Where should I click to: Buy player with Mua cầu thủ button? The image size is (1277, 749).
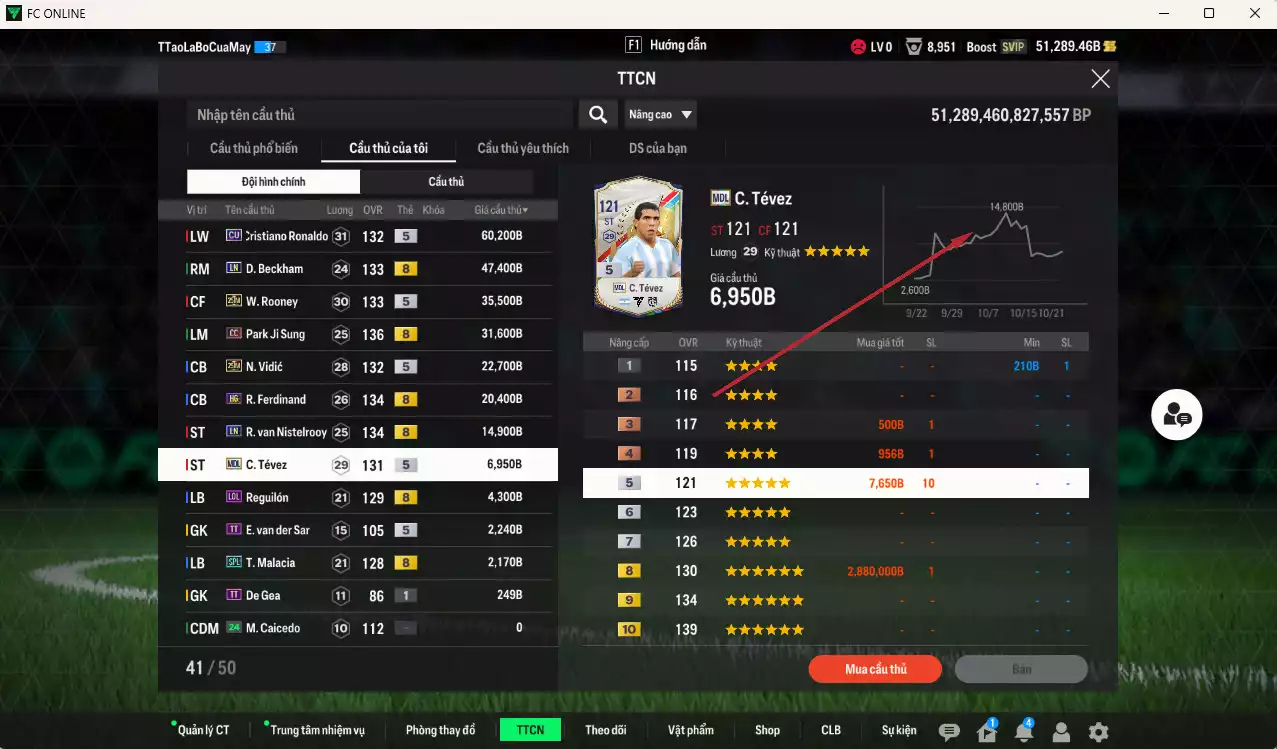pos(875,669)
